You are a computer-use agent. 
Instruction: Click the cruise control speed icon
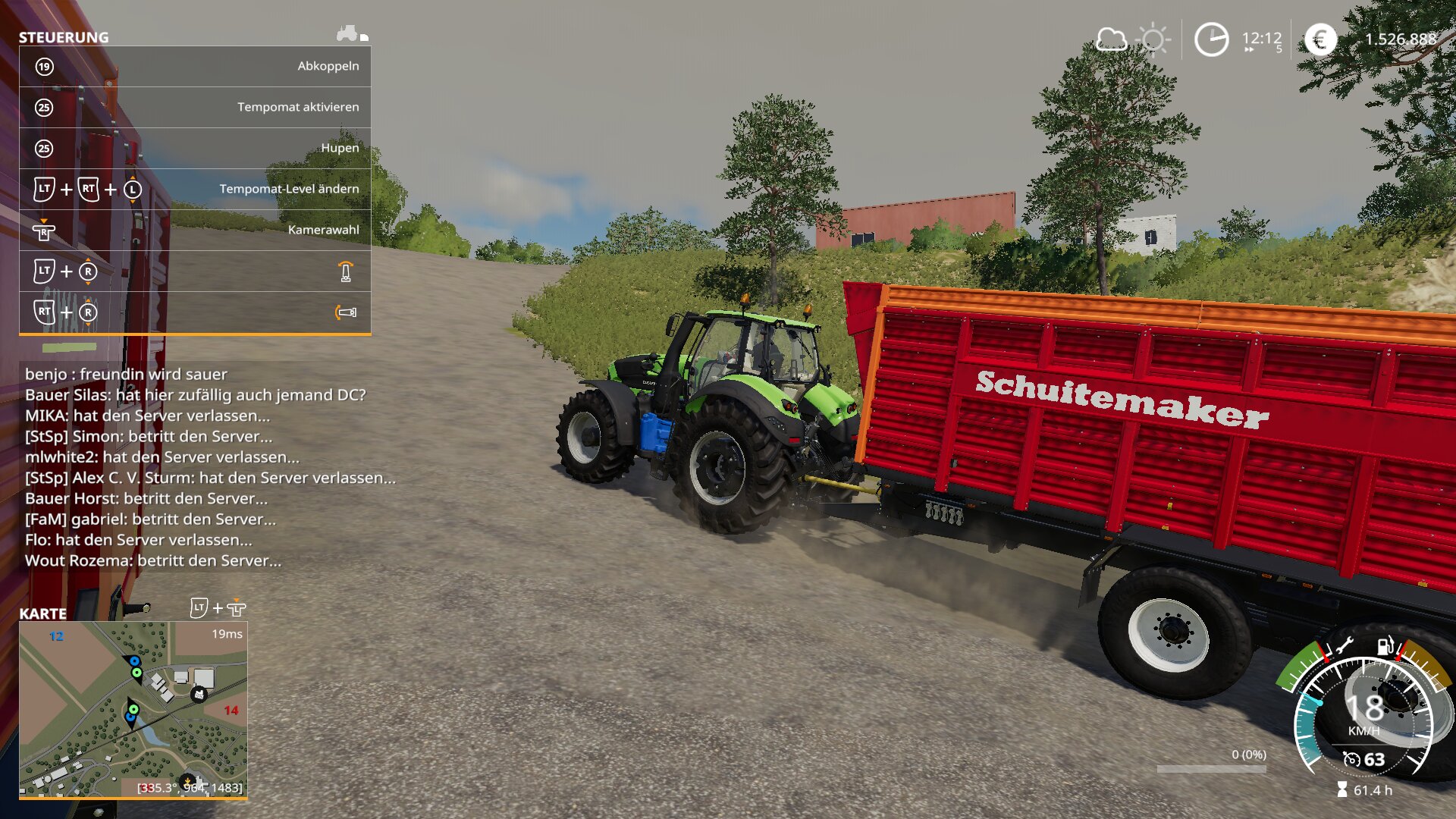point(1351,759)
